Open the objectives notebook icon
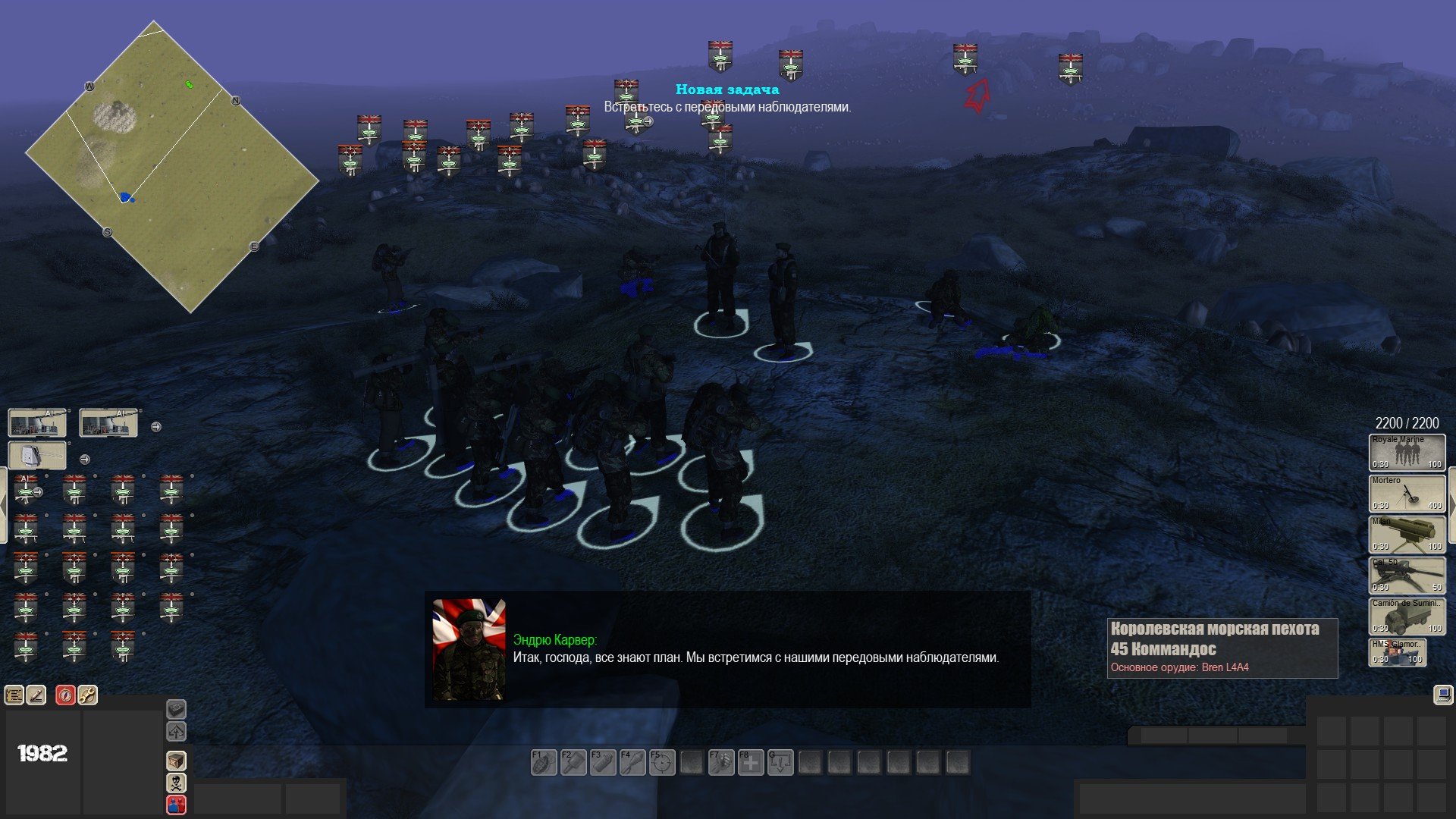 pyautogui.click(x=14, y=695)
